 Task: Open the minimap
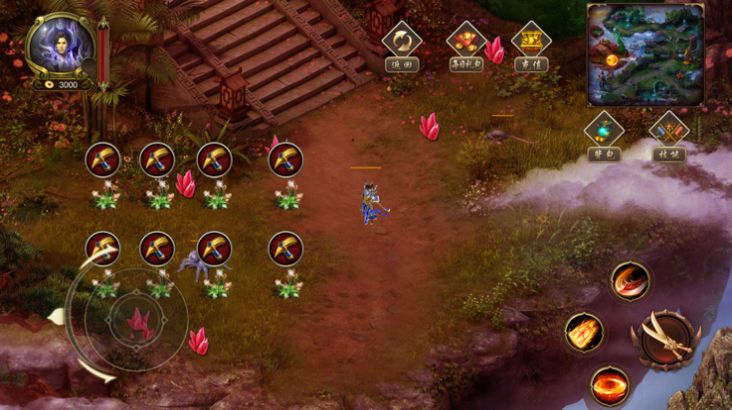tap(644, 53)
